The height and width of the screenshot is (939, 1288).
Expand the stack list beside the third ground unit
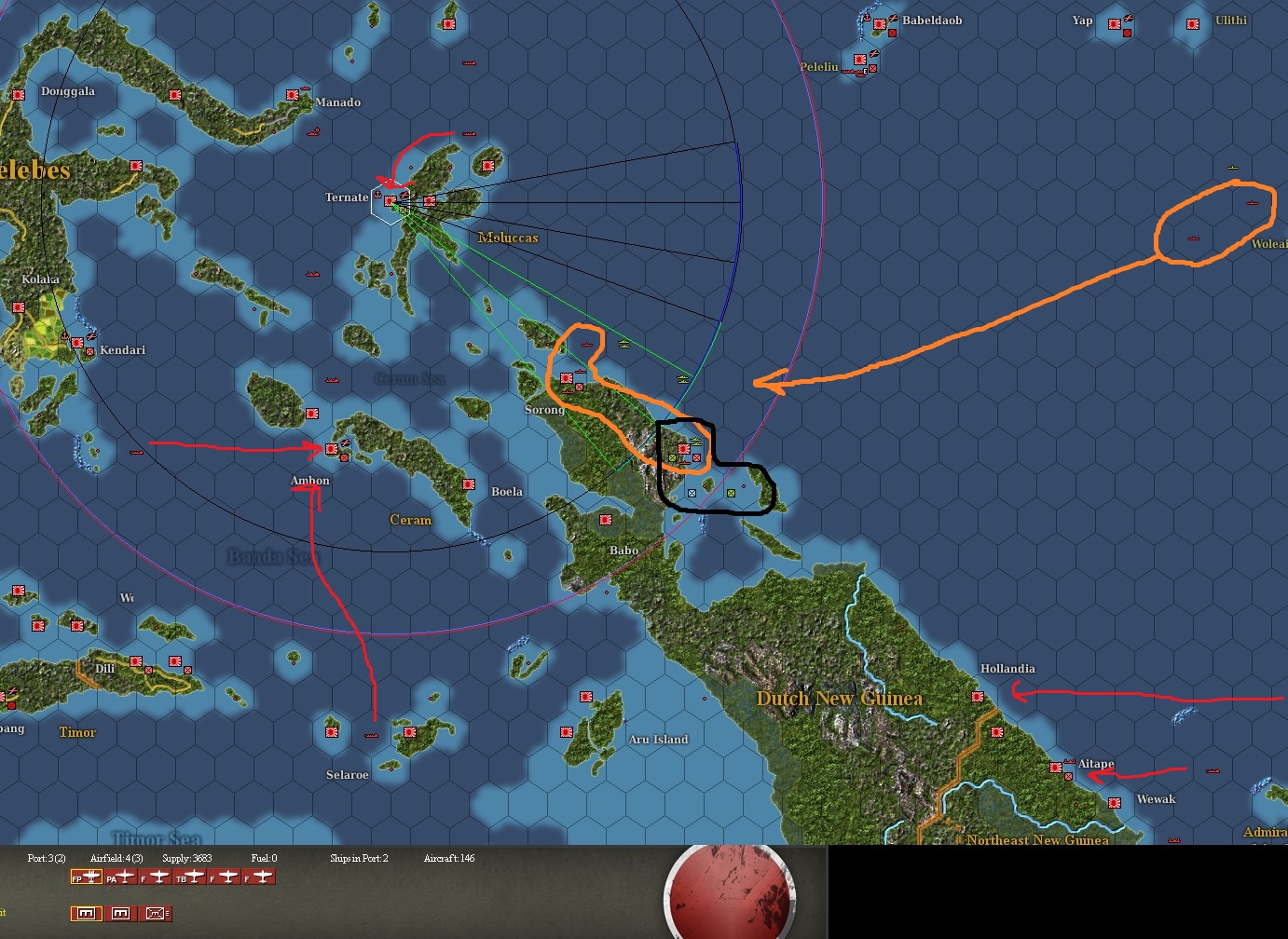point(168,913)
